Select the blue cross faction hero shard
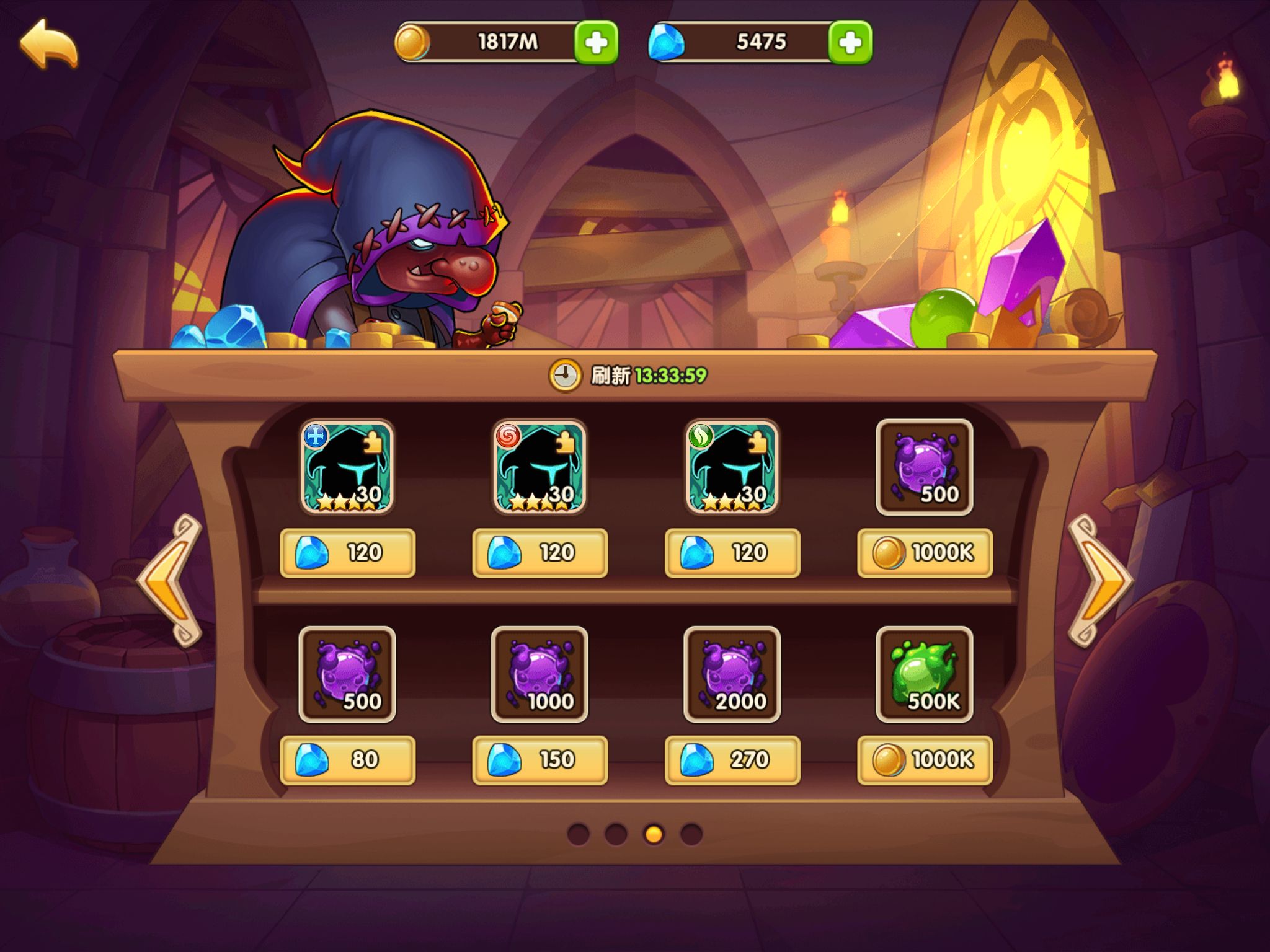This screenshot has width=1270, height=952. pos(347,467)
